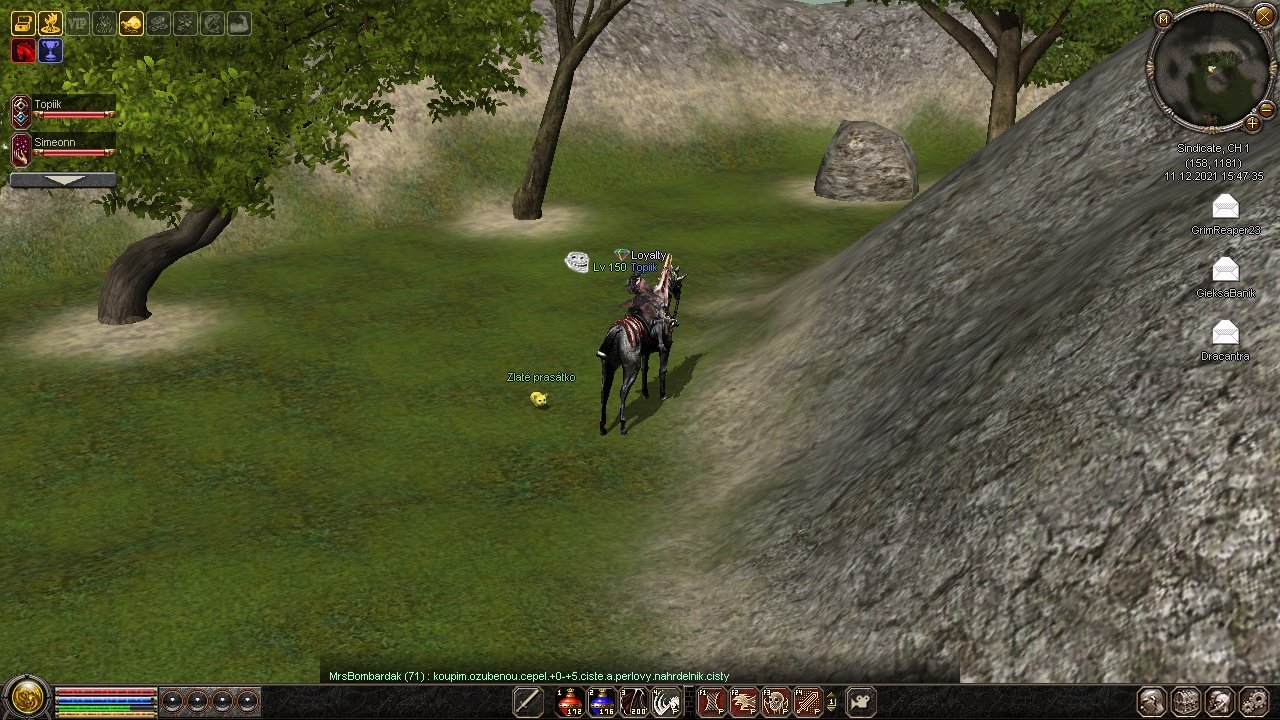Open the VIP icon

click(77, 23)
